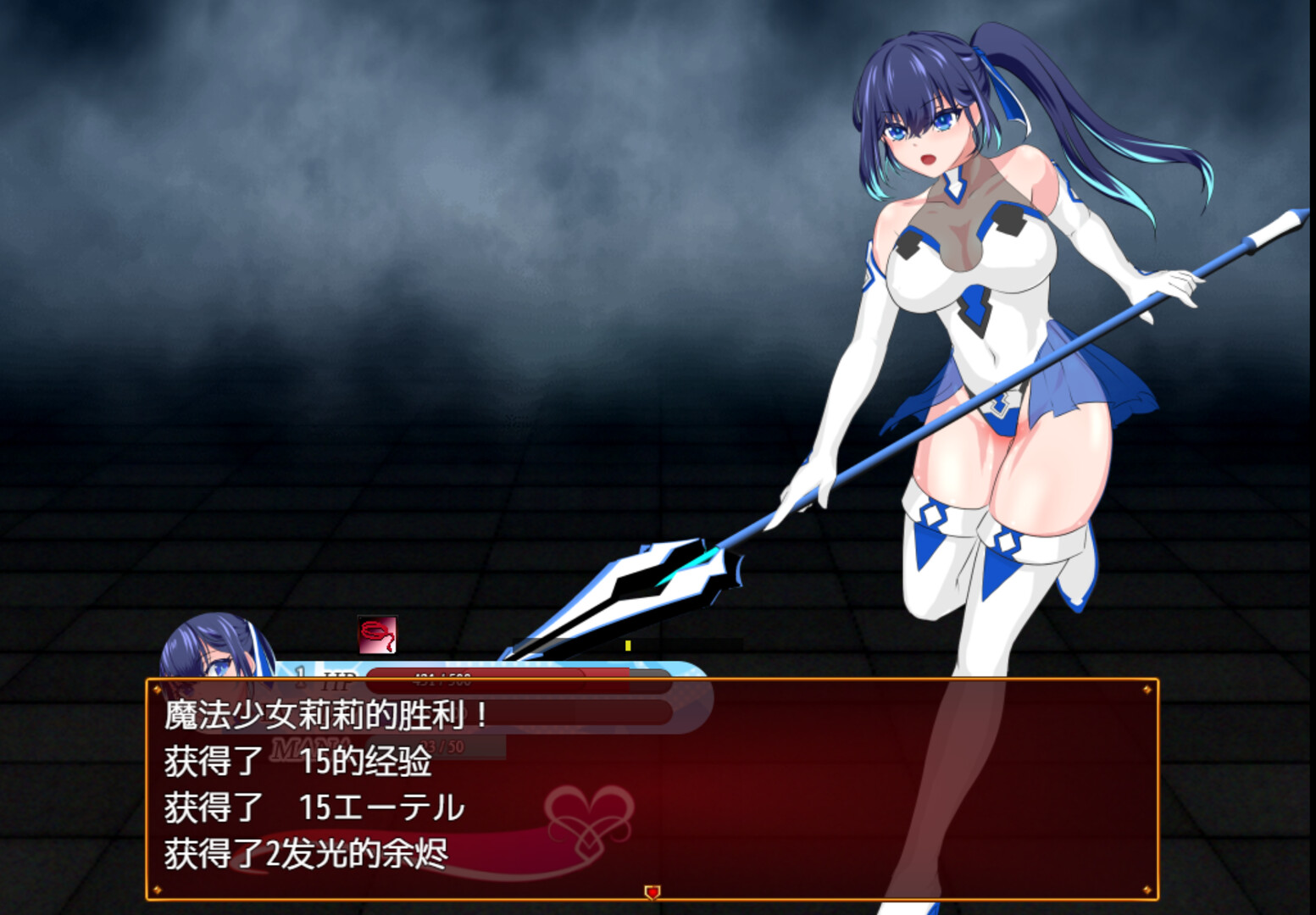Screen dimensions: 1316x915
Task: Click the orange diamond ornament on message box corner
Action: pyautogui.click(x=157, y=690)
